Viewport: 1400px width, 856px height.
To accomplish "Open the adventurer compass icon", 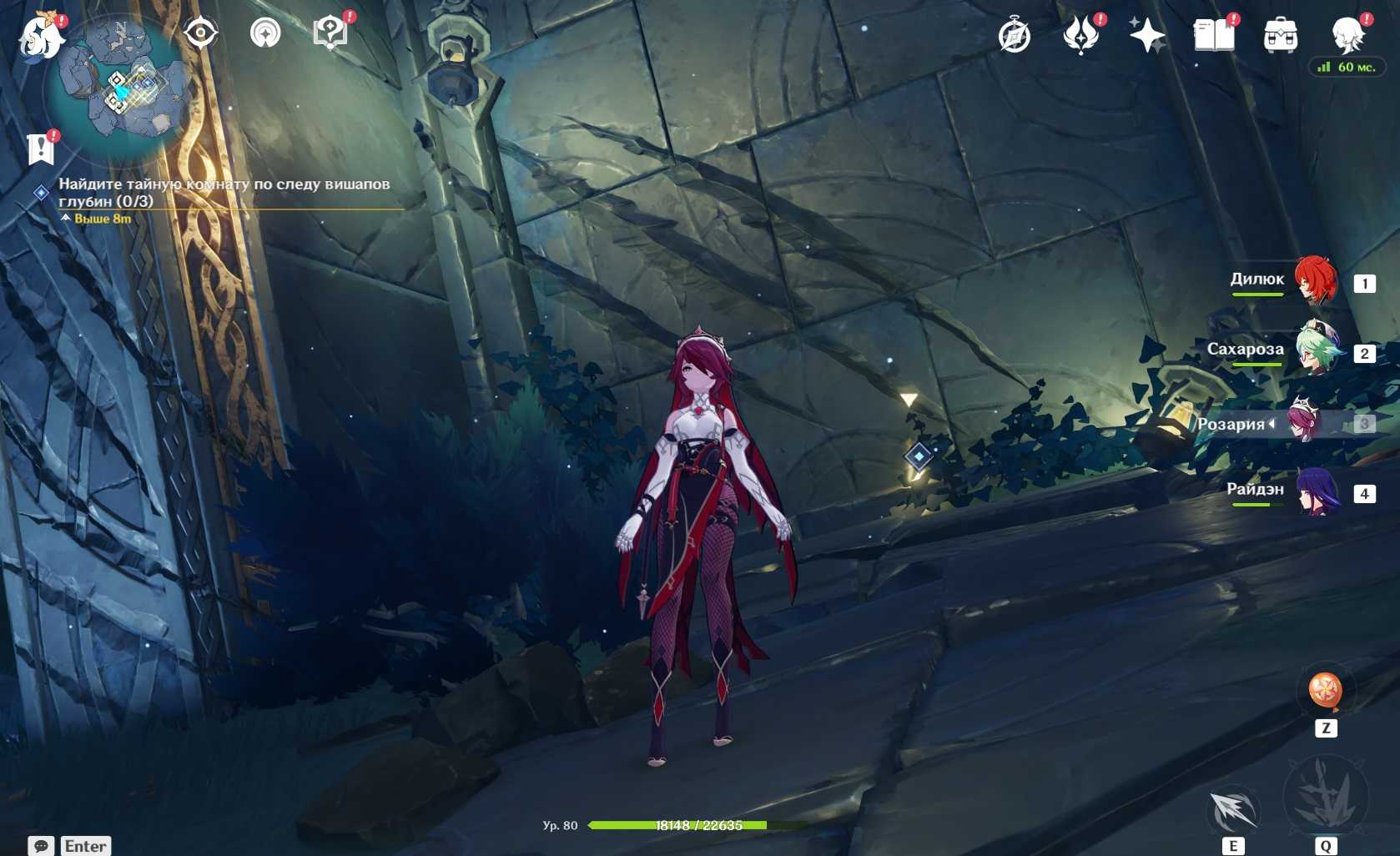I will pos(1015,36).
